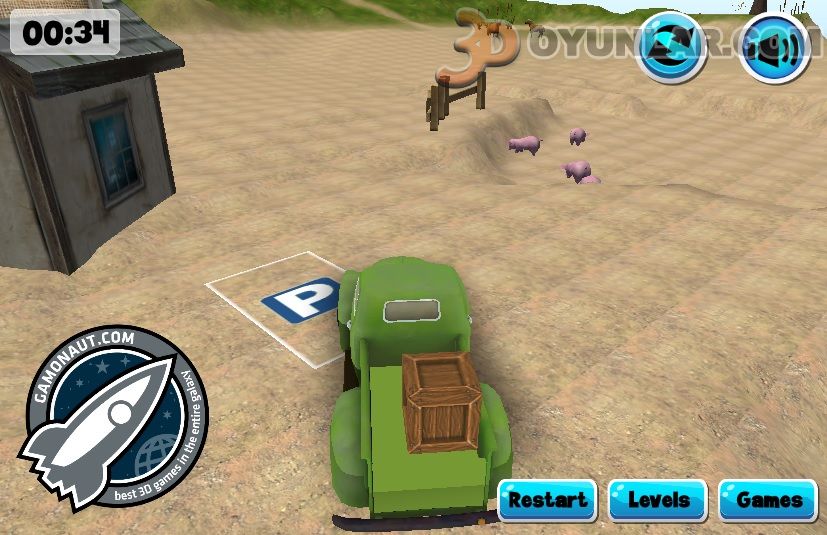This screenshot has height=535, width=827.
Task: Click the Games button
Action: coord(768,500)
